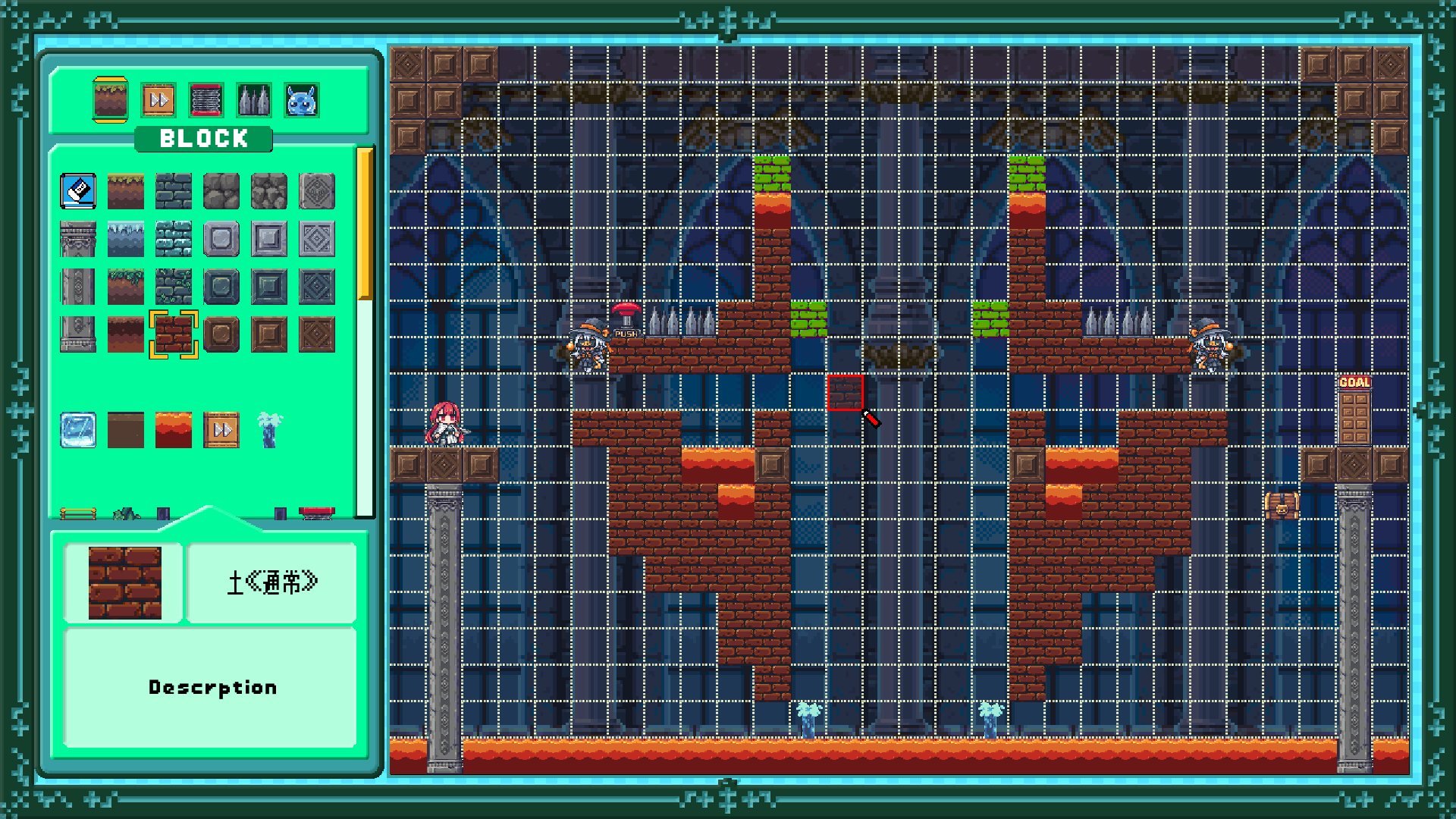Click the red-outlined grid cell in editor
Screen dimensions: 1456x819
[845, 392]
